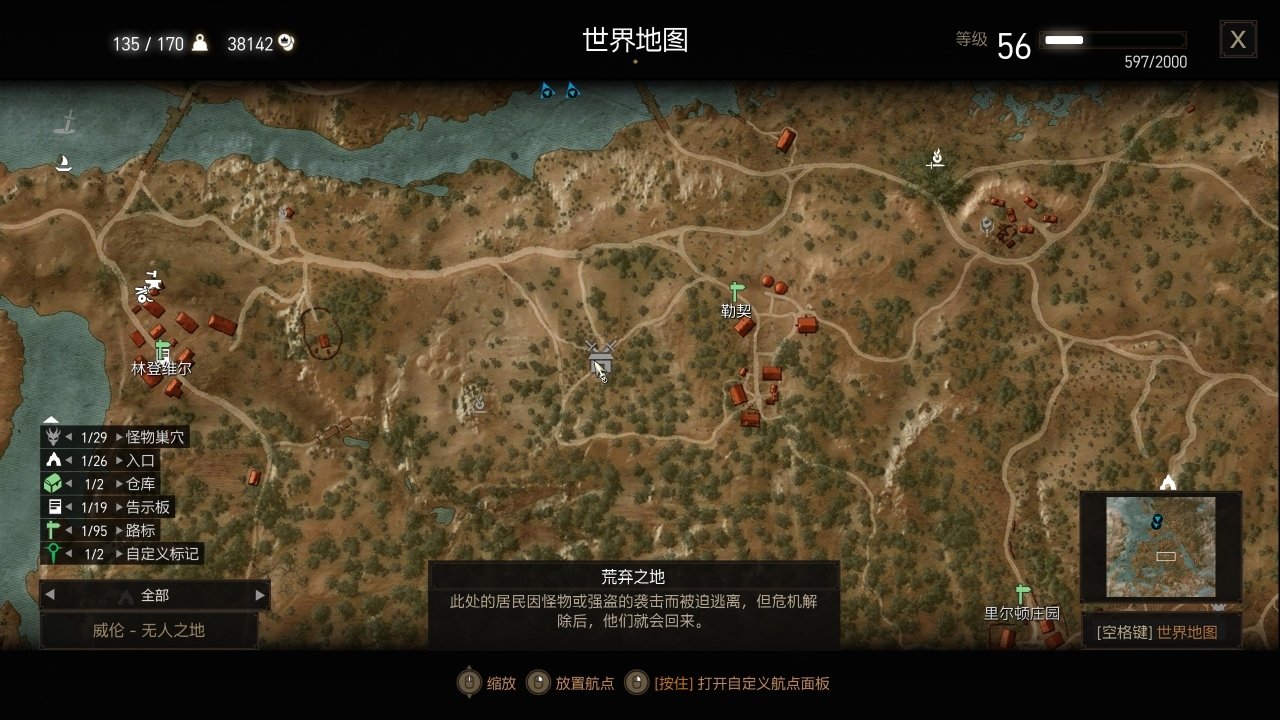The image size is (1280, 720).
Task: Click the 林登维尔 signpost marker
Action: [x=160, y=350]
